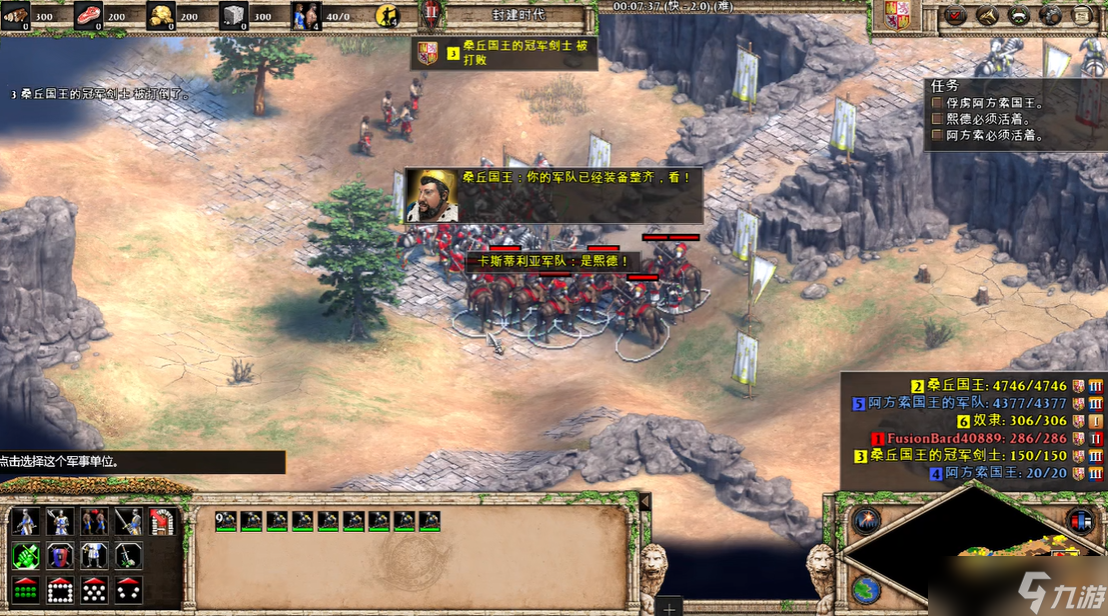Click the villager population counter icon
1108x616 pixels.
coord(306,15)
